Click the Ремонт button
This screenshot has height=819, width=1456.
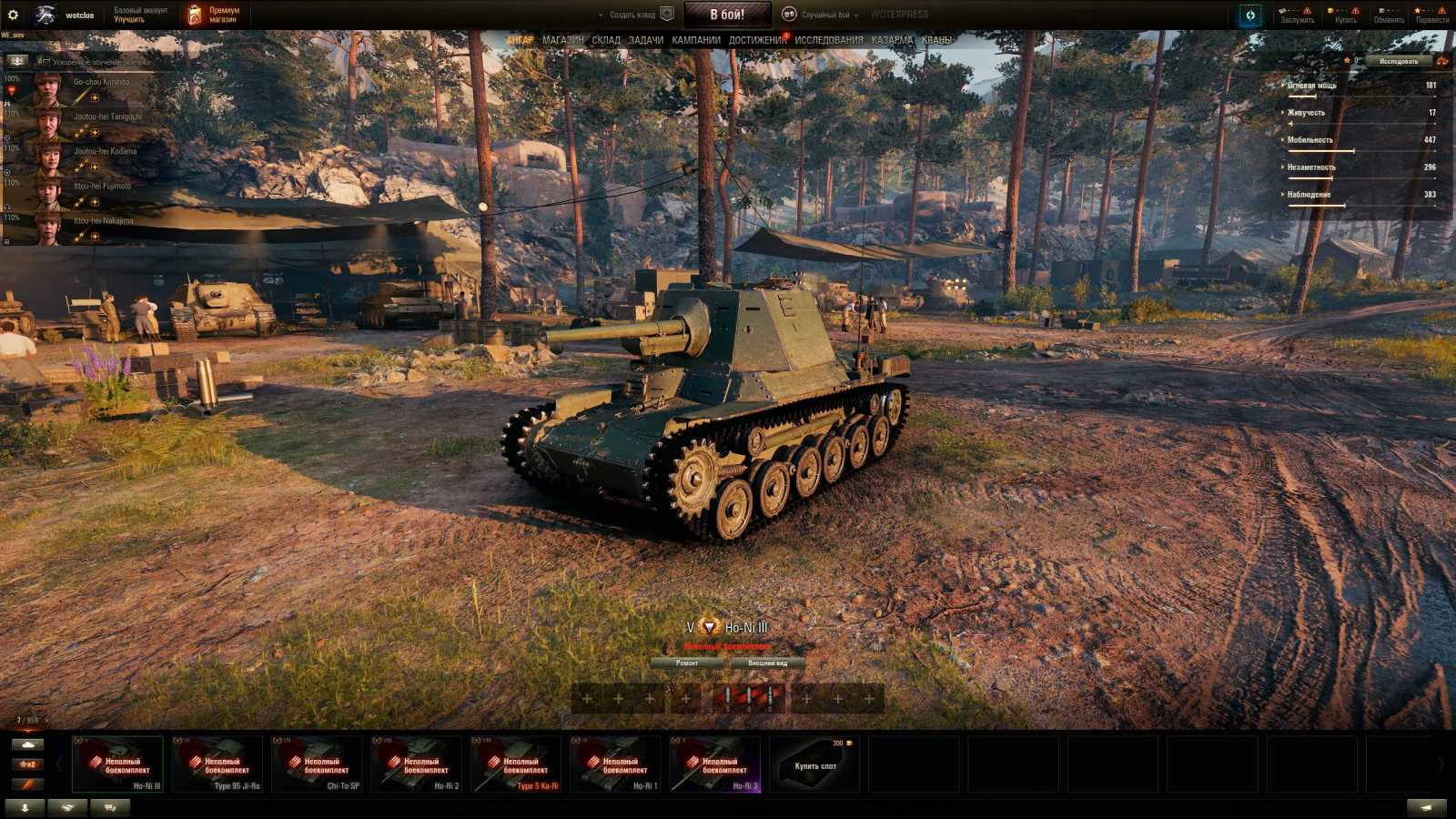coord(687,663)
